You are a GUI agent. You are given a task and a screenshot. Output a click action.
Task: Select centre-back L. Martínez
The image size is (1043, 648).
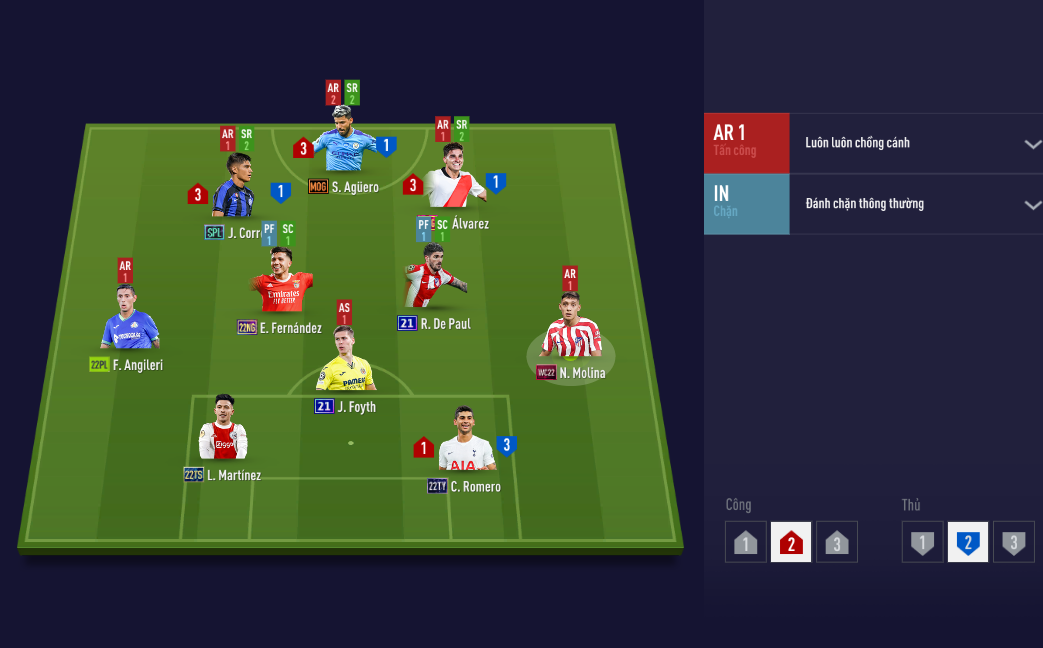[x=222, y=435]
